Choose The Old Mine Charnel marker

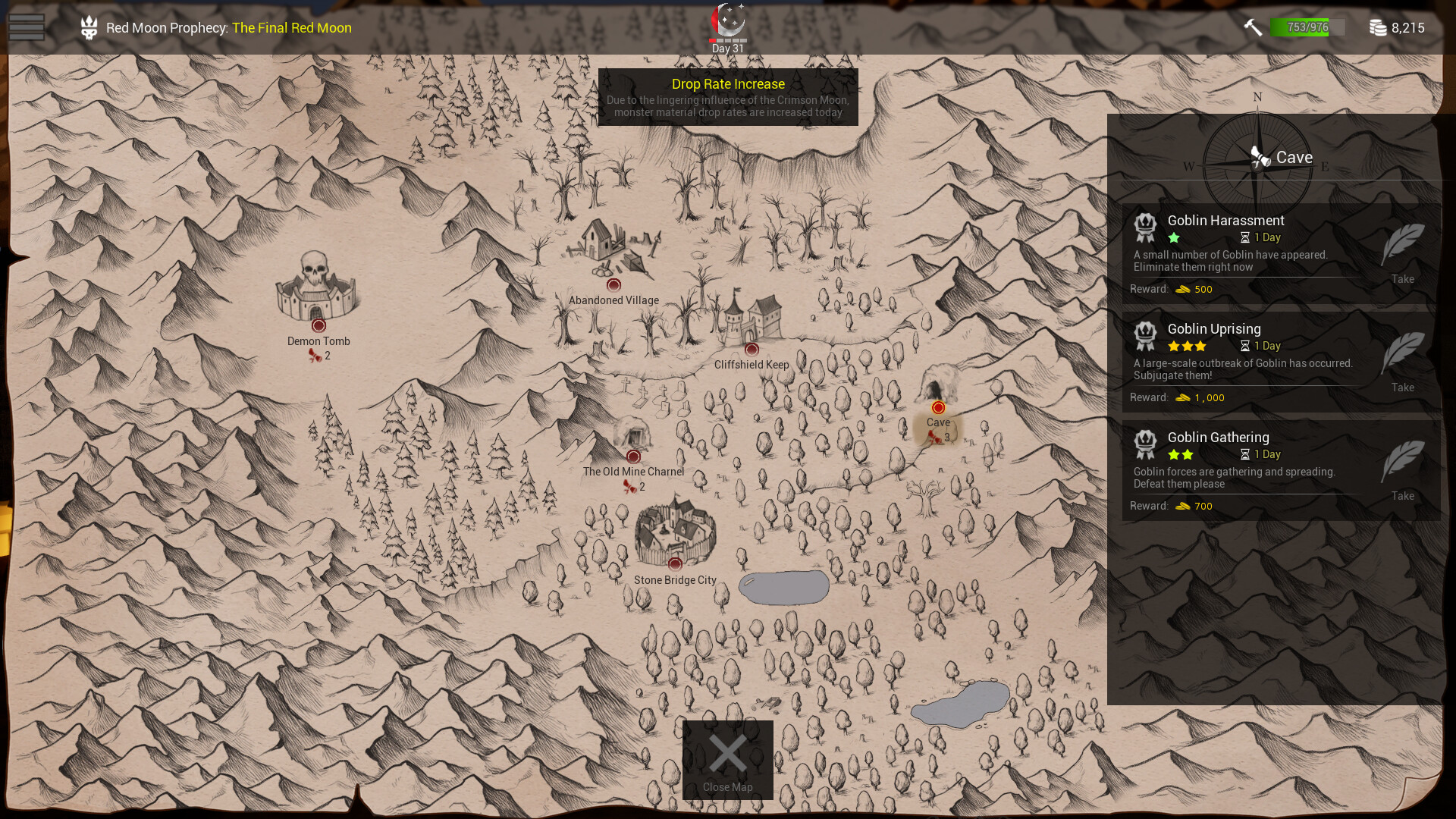tap(633, 457)
